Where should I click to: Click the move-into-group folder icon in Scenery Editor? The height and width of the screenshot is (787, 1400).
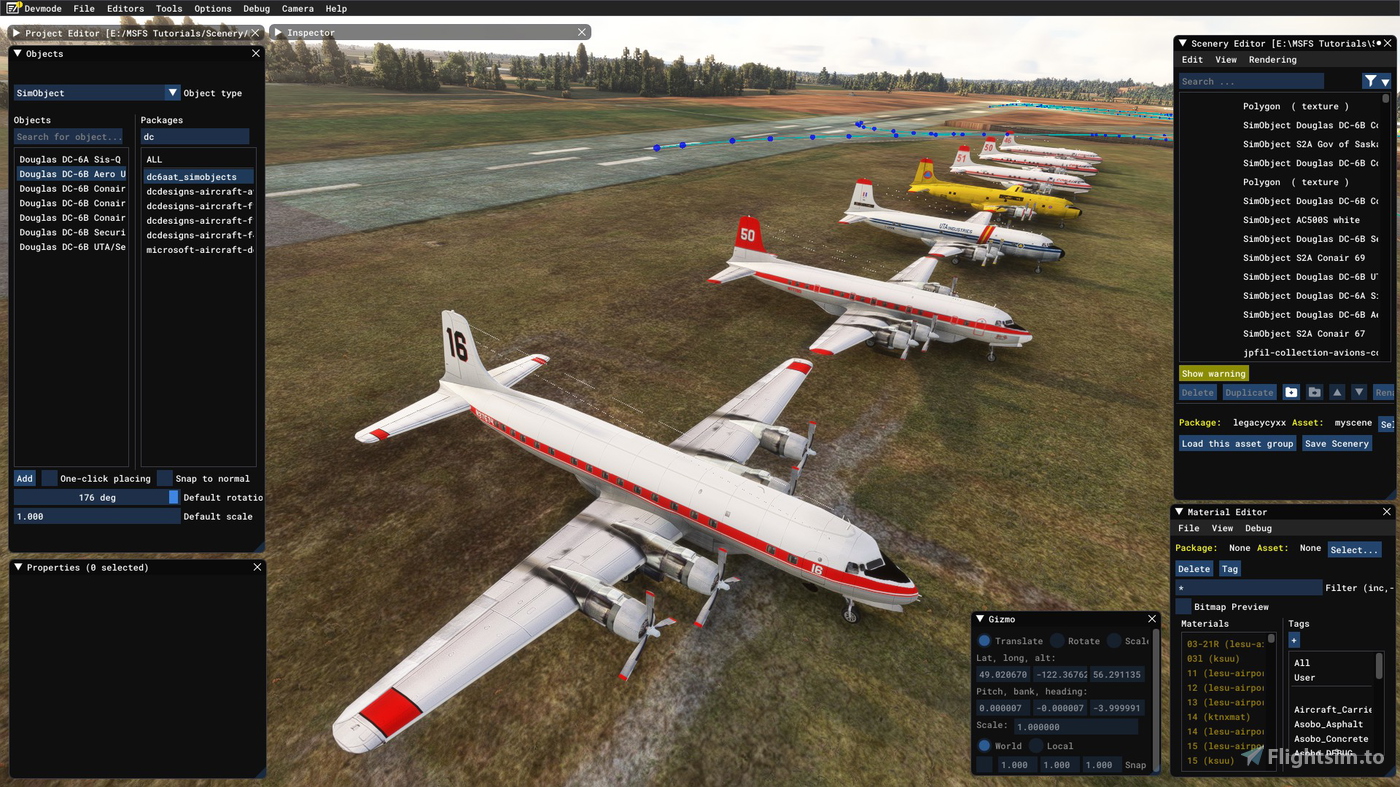pyautogui.click(x=1314, y=391)
